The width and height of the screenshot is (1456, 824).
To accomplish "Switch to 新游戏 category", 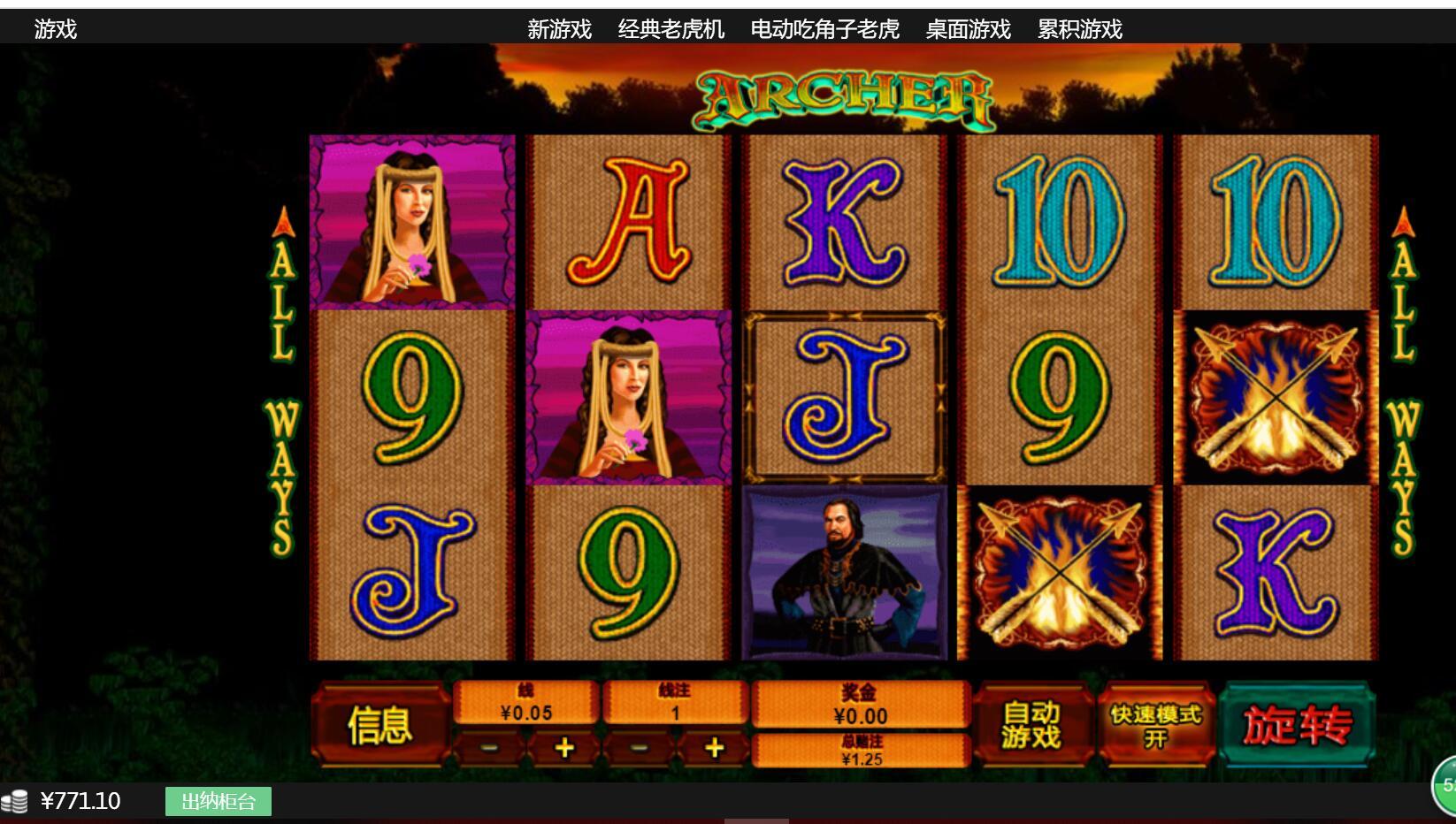I will pos(559,30).
